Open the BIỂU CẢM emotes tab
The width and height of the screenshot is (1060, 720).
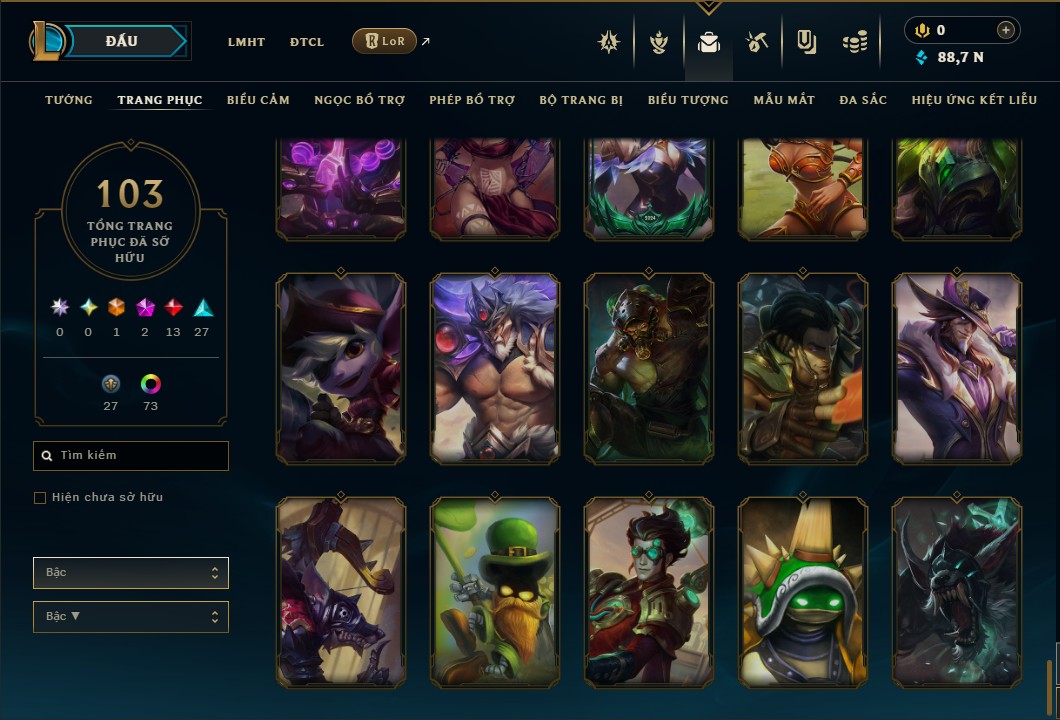258,100
